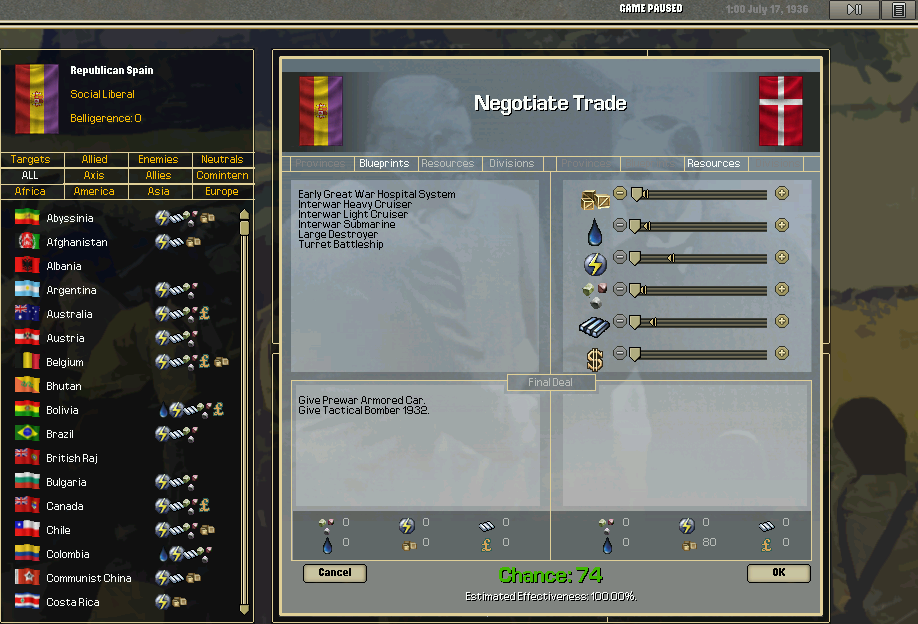The width and height of the screenshot is (918, 624).
Task: Remove Give Tactical Bomber 1932 from deal
Action: (x=363, y=410)
